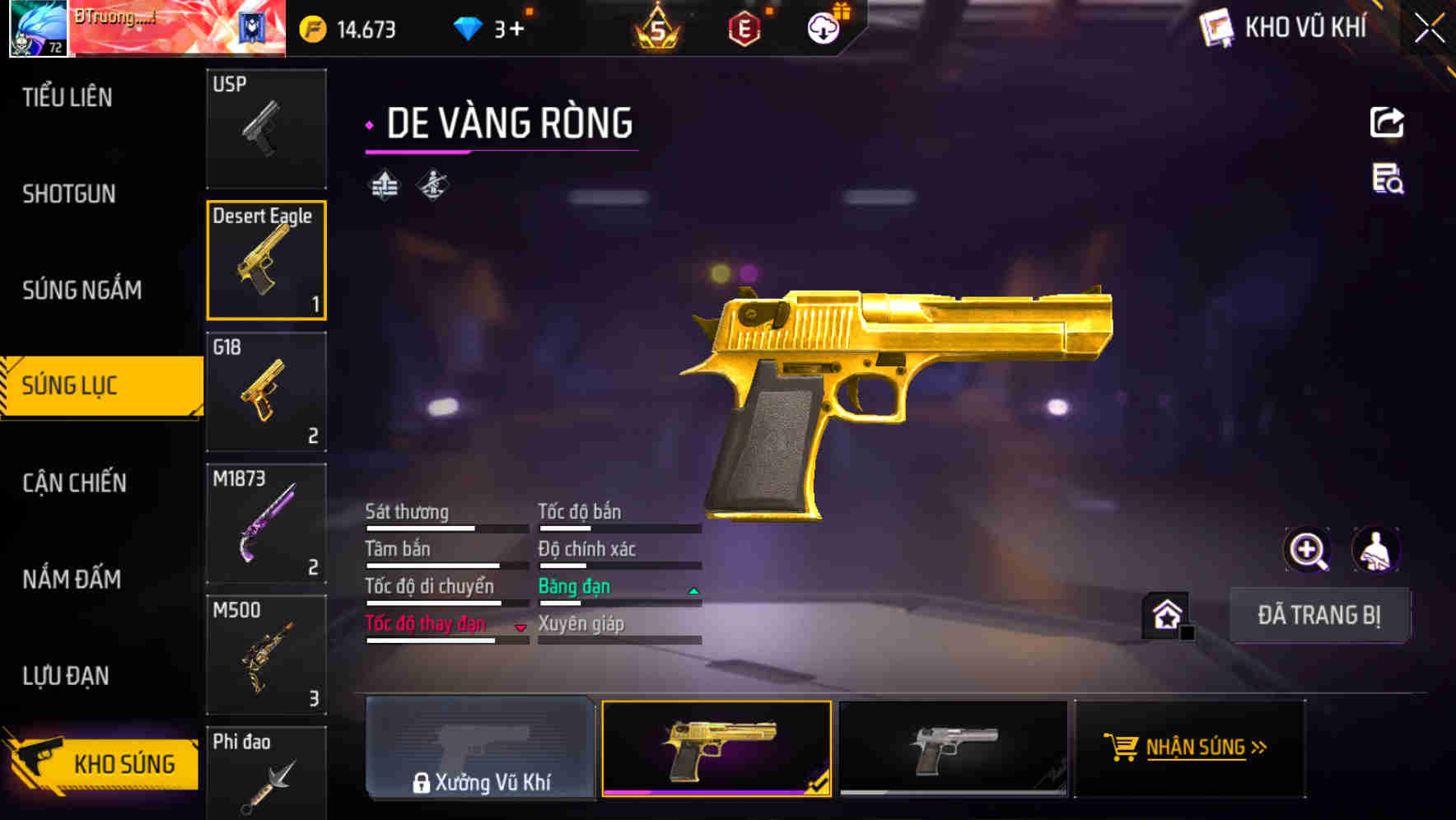Click the shopping cart beside NHẬN SÚNG
The height and width of the screenshot is (820, 1456).
click(x=1122, y=748)
